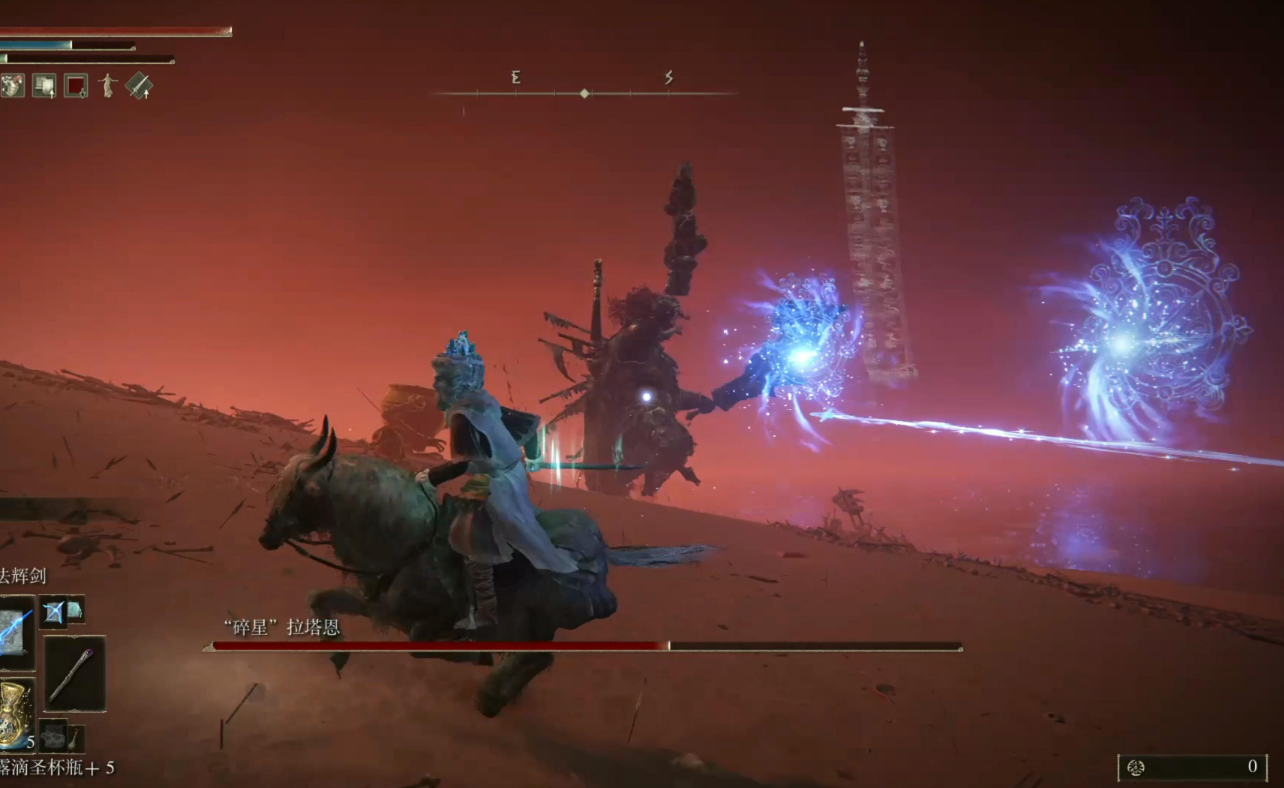Screen dimensions: 1284x788
Task: Click the small grey queued item icon
Action: click(x=53, y=735)
